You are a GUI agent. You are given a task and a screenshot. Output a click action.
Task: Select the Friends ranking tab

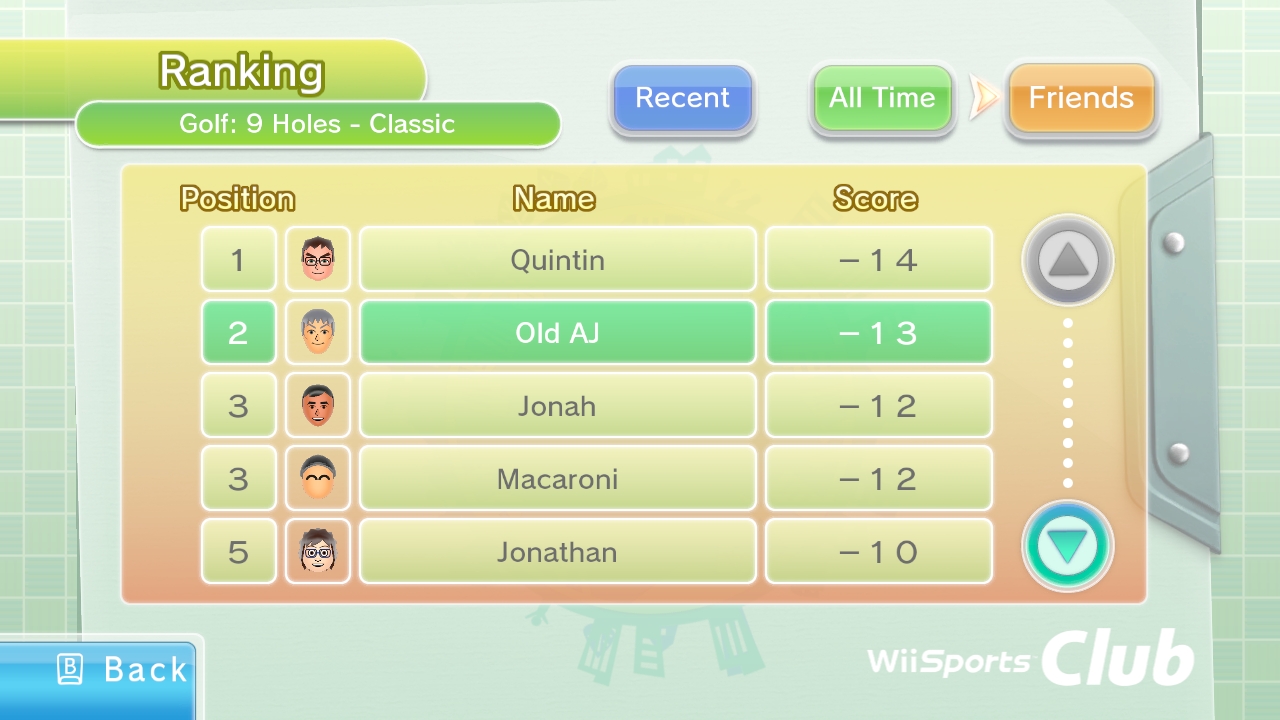tap(1081, 98)
